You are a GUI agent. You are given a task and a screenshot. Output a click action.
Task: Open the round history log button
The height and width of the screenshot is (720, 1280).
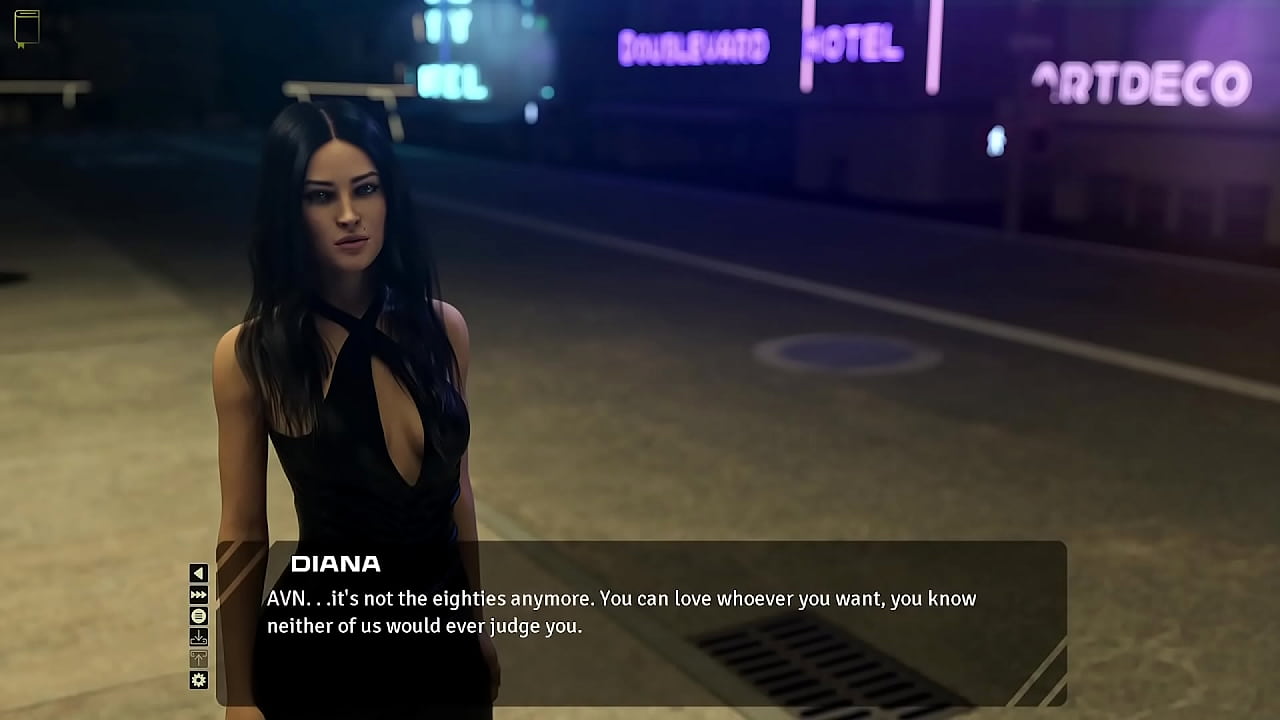pyautogui.click(x=198, y=616)
